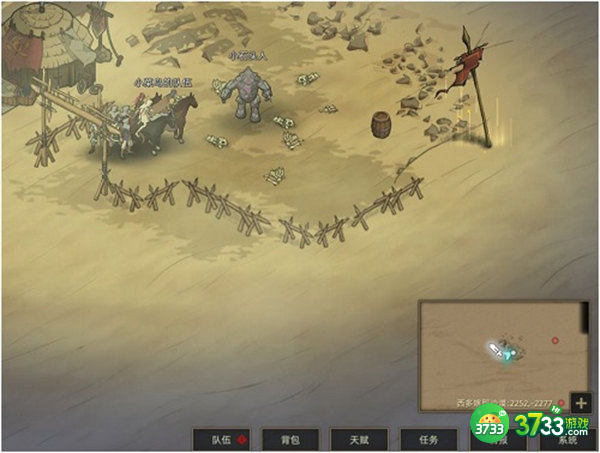This screenshot has width=600, height=453.
Task: Open the 背包 (Backpack) inventory
Action: click(291, 439)
